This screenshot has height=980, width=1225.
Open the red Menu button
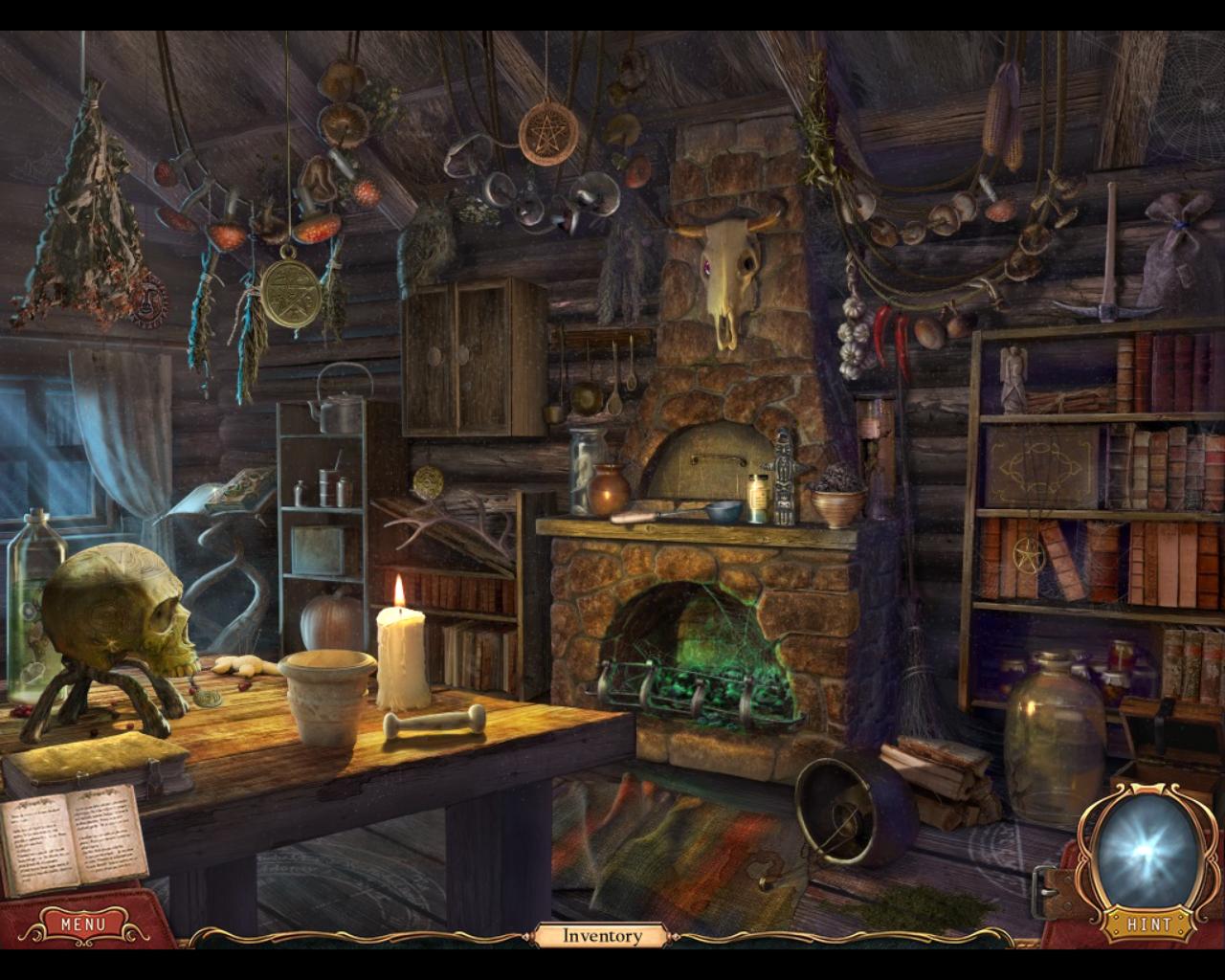pos(83,924)
